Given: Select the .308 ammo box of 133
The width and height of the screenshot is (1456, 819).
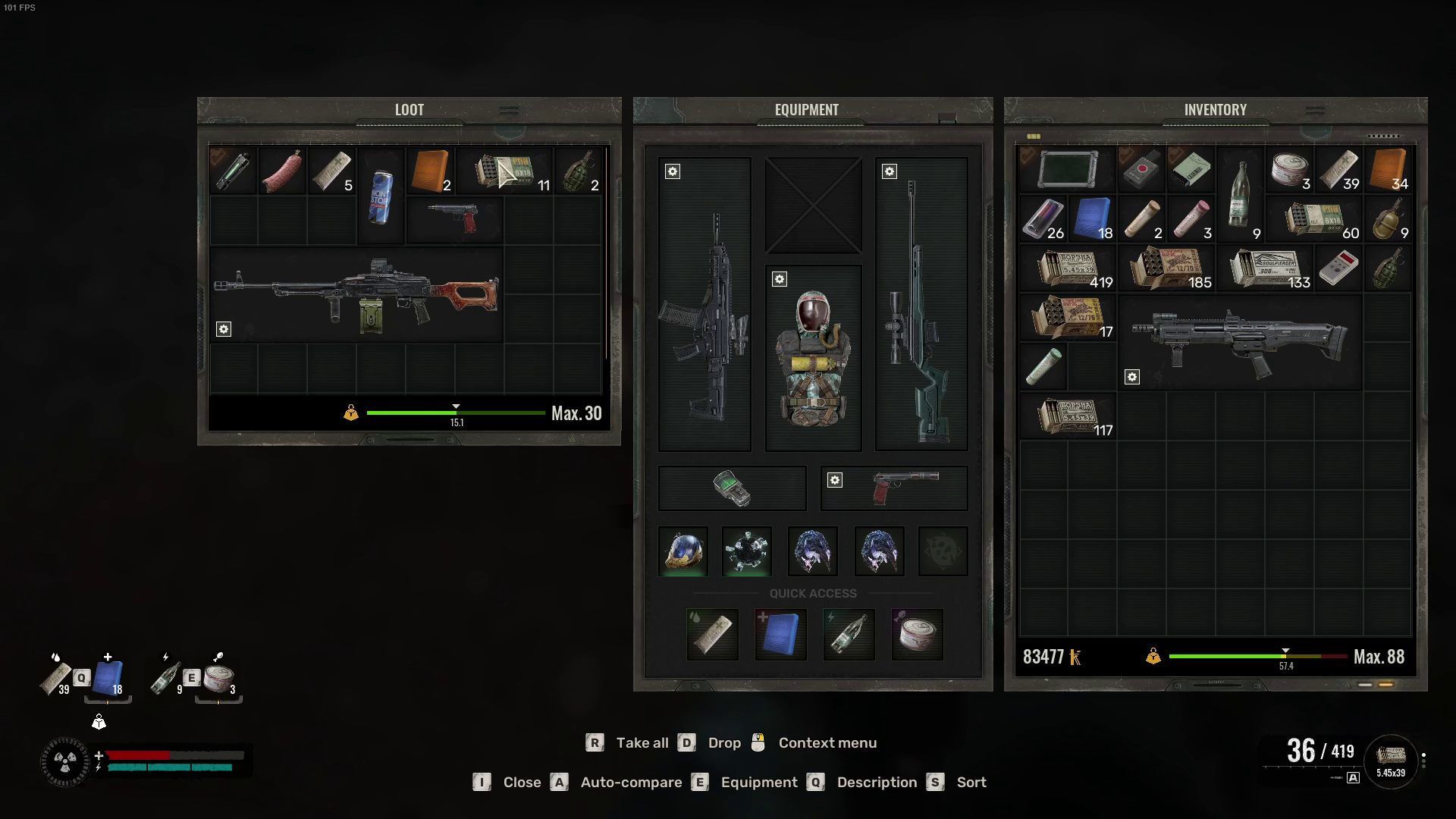Looking at the screenshot, I should pyautogui.click(x=1266, y=269).
